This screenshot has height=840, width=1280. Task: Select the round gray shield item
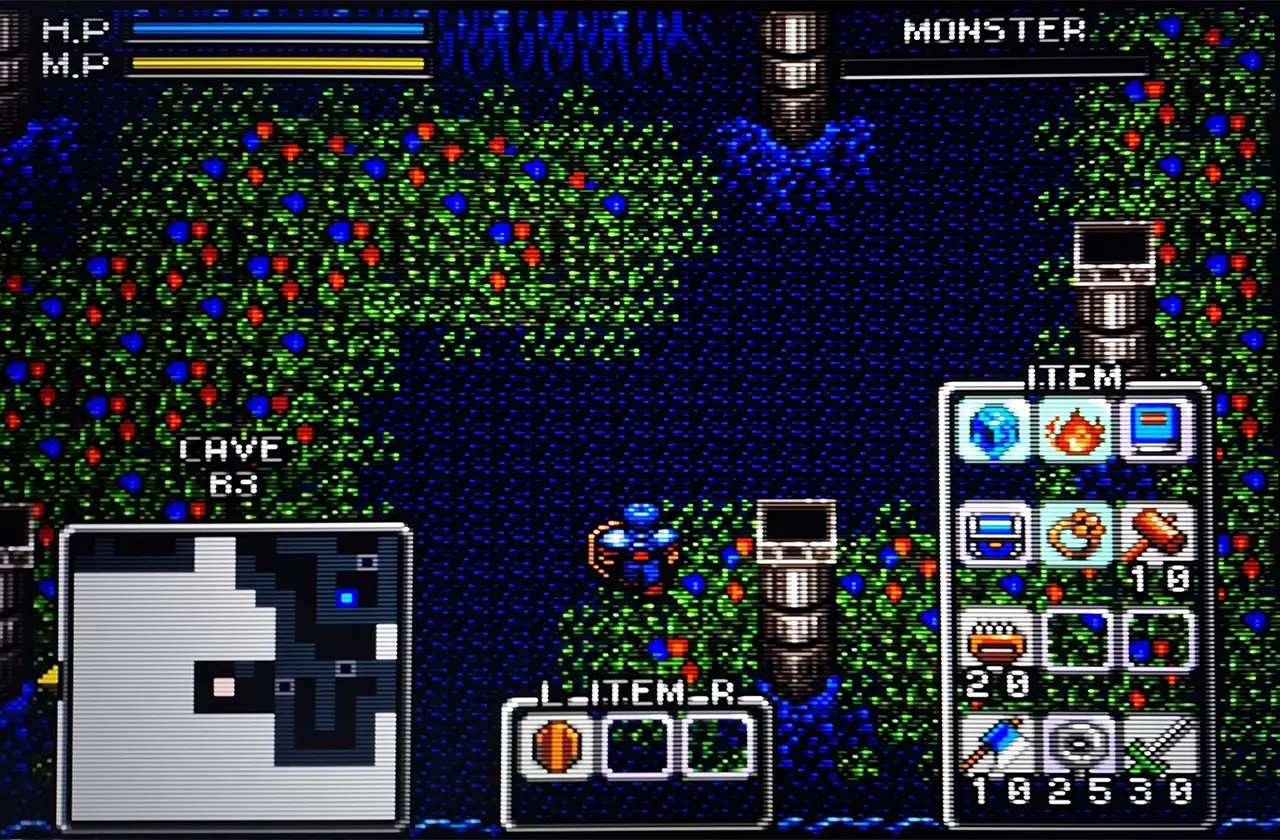[1075, 745]
